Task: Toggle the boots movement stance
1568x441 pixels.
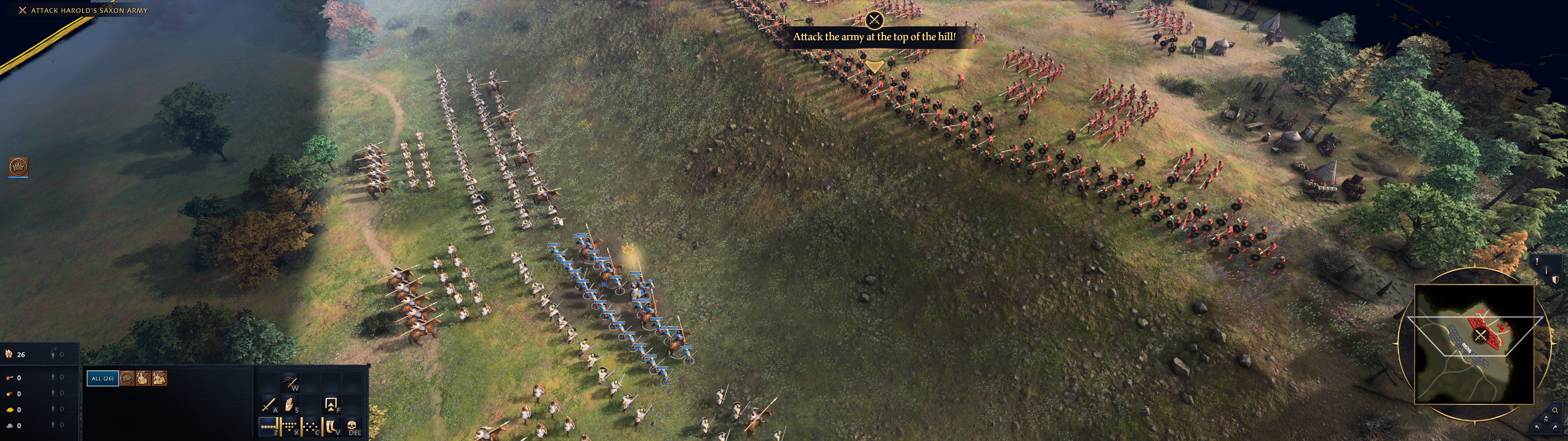Action: click(332, 426)
